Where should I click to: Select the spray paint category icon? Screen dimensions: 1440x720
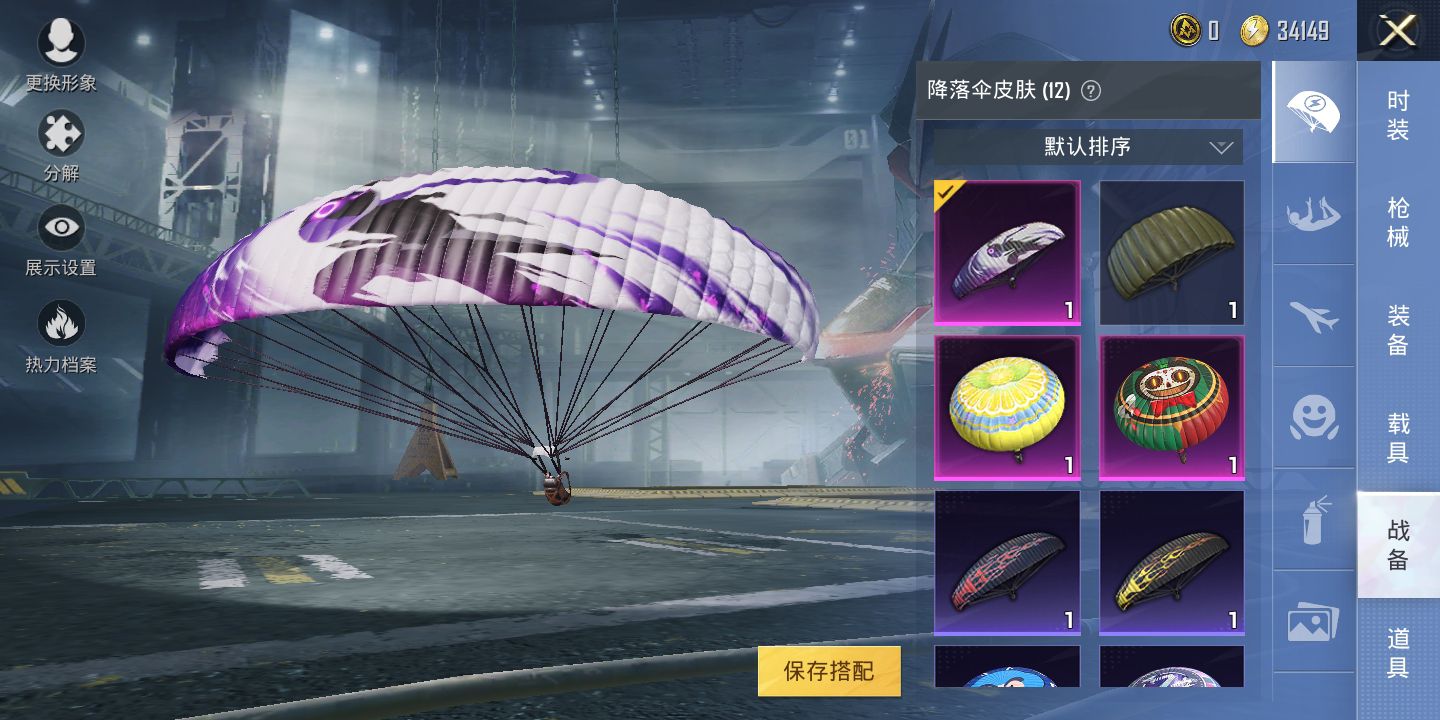click(1312, 517)
